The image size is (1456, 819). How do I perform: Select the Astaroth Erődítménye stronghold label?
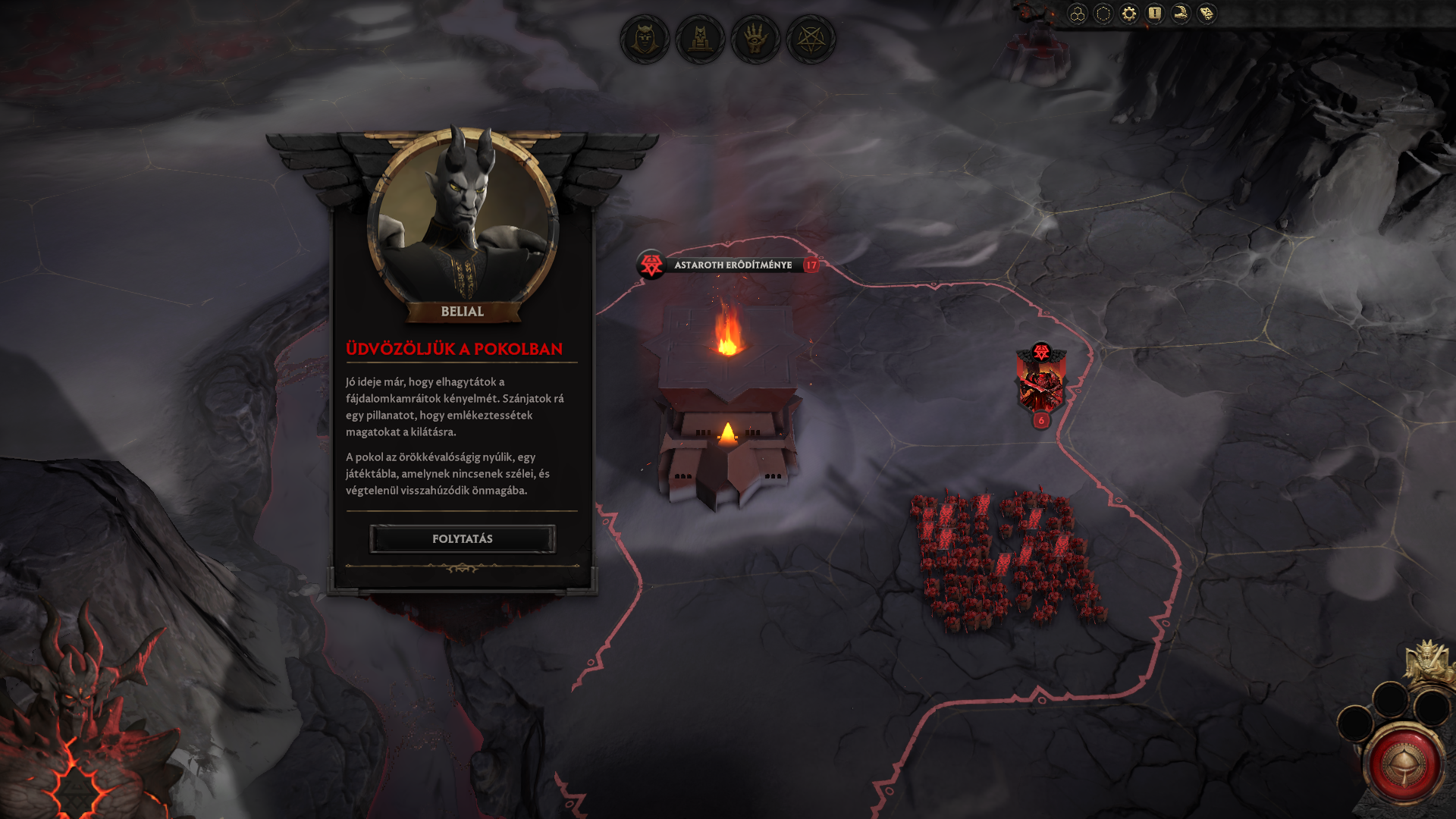click(732, 265)
